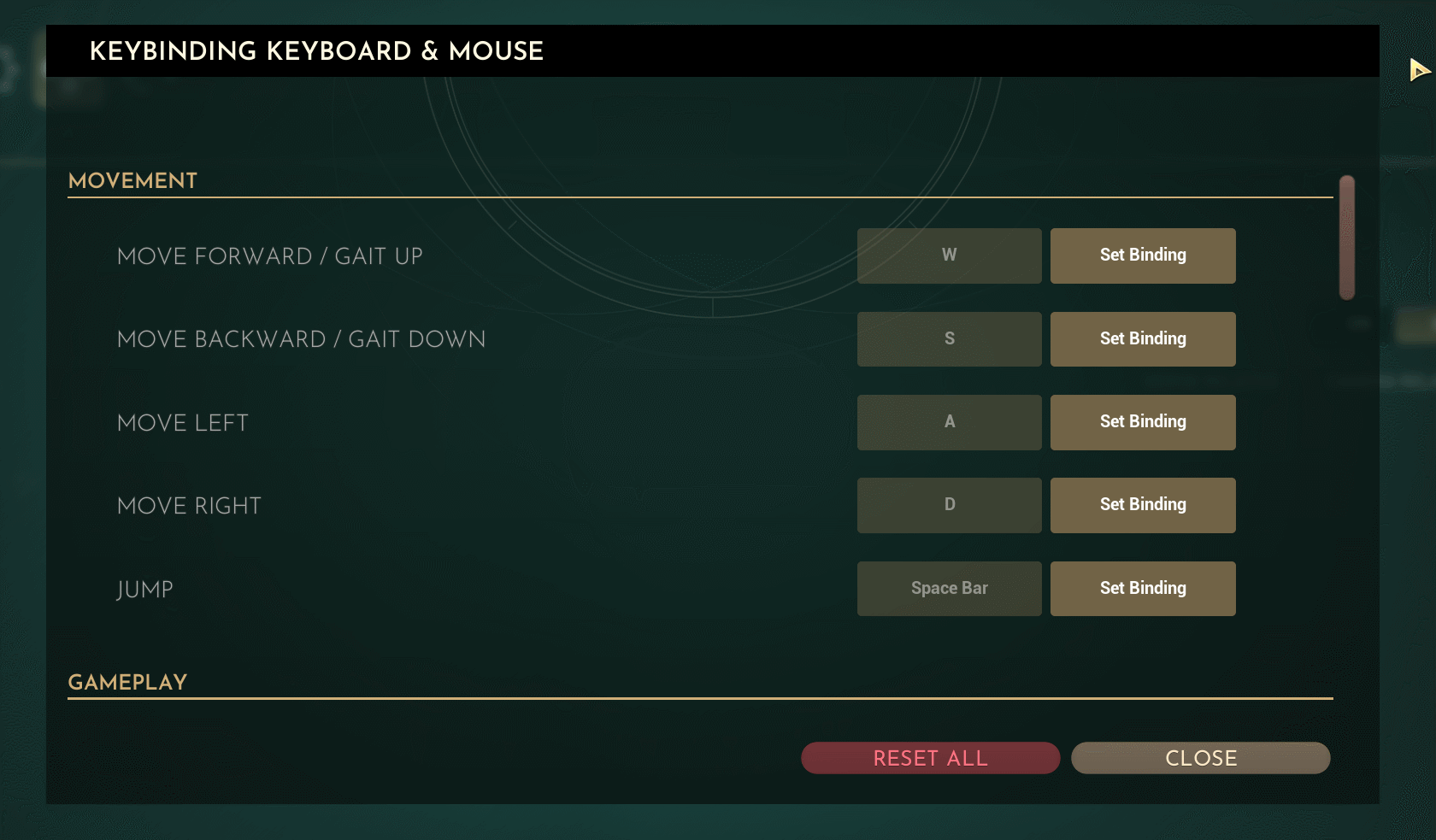This screenshot has width=1436, height=840.
Task: Click the D key binding field
Action: pos(949,505)
